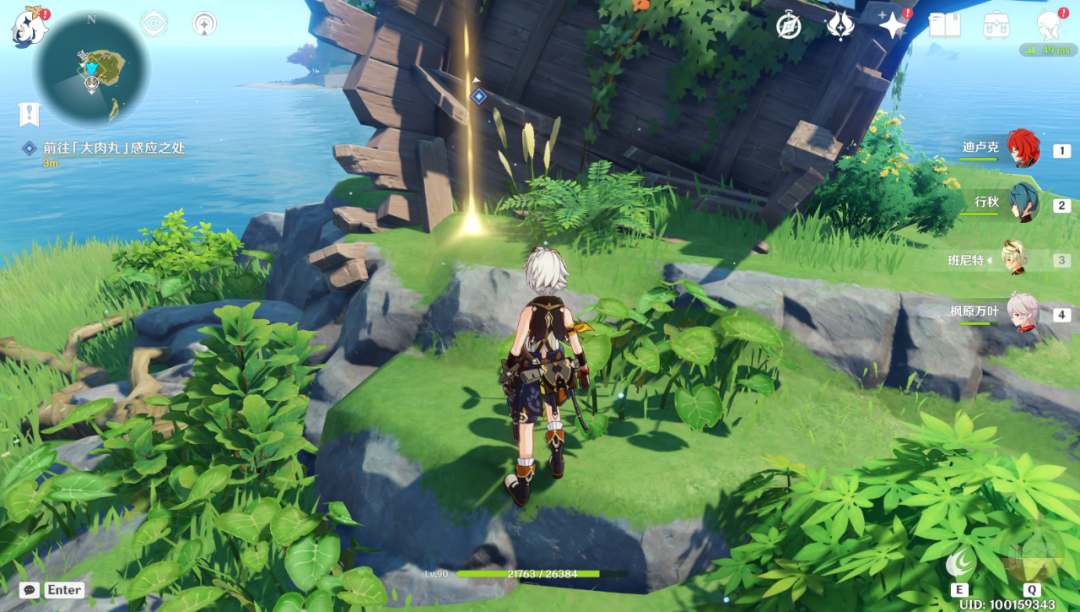Activate the eye-shaped elemental sight icon

pyautogui.click(x=154, y=24)
